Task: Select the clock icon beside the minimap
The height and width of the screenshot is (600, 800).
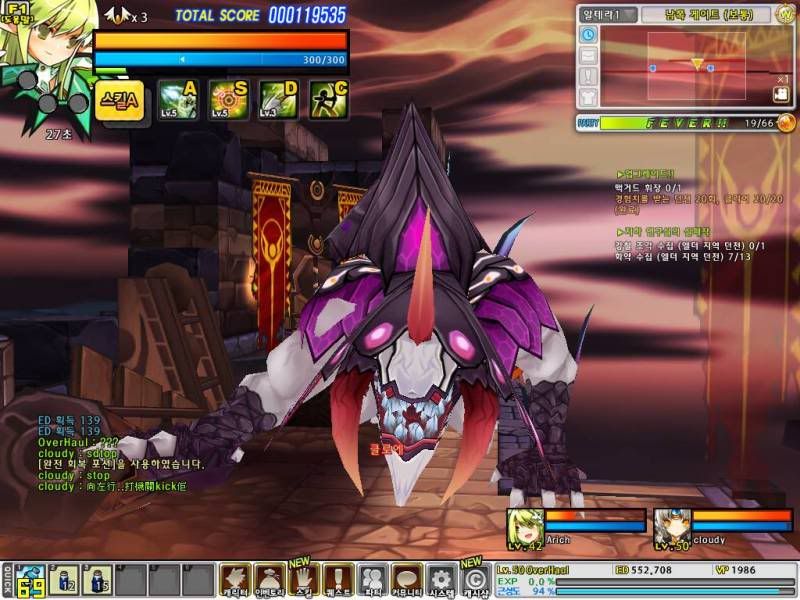Action: click(x=588, y=35)
